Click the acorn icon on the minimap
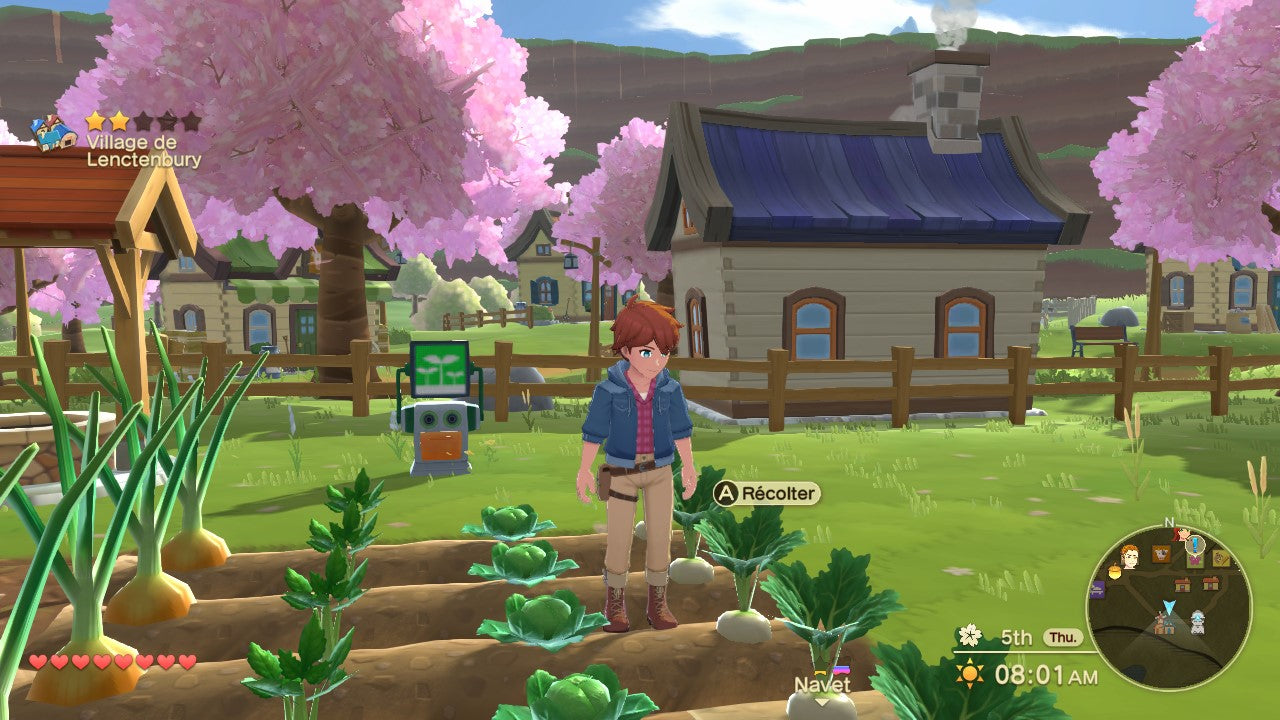Screen dimensions: 1280x720 1114,571
